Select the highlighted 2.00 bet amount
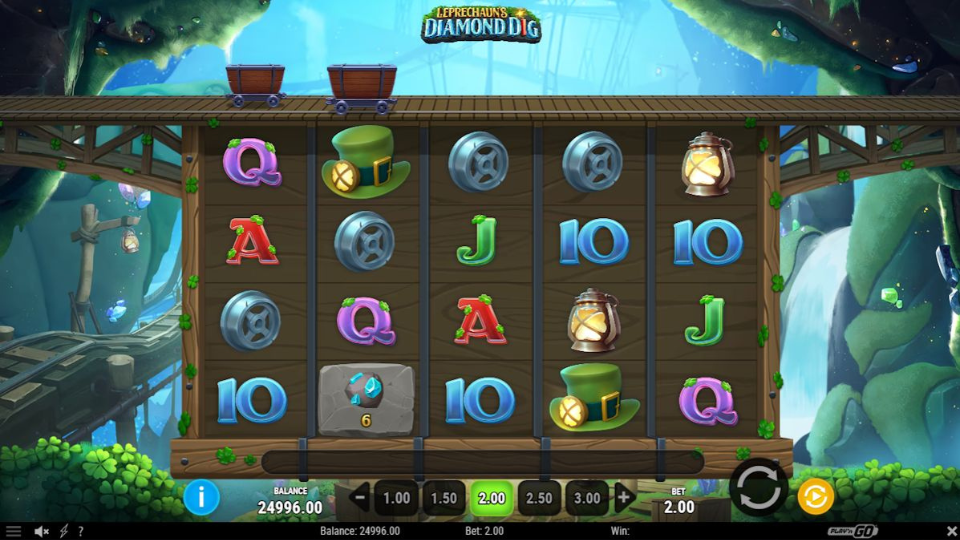 click(492, 497)
